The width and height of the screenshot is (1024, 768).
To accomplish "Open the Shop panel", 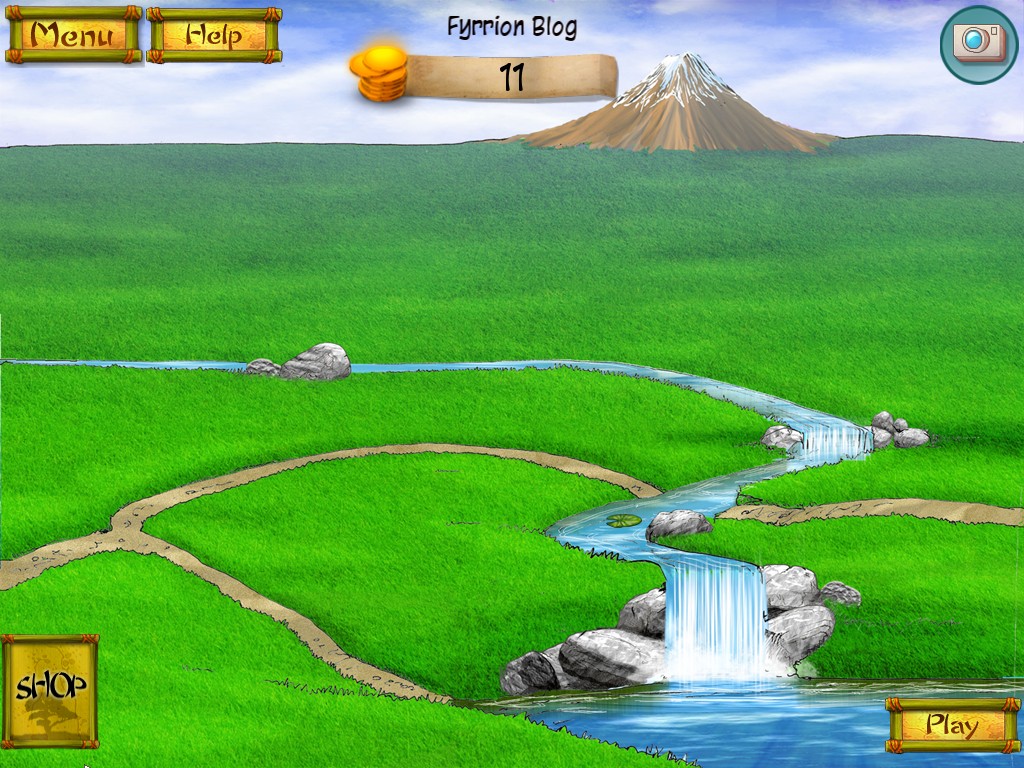I will point(50,688).
